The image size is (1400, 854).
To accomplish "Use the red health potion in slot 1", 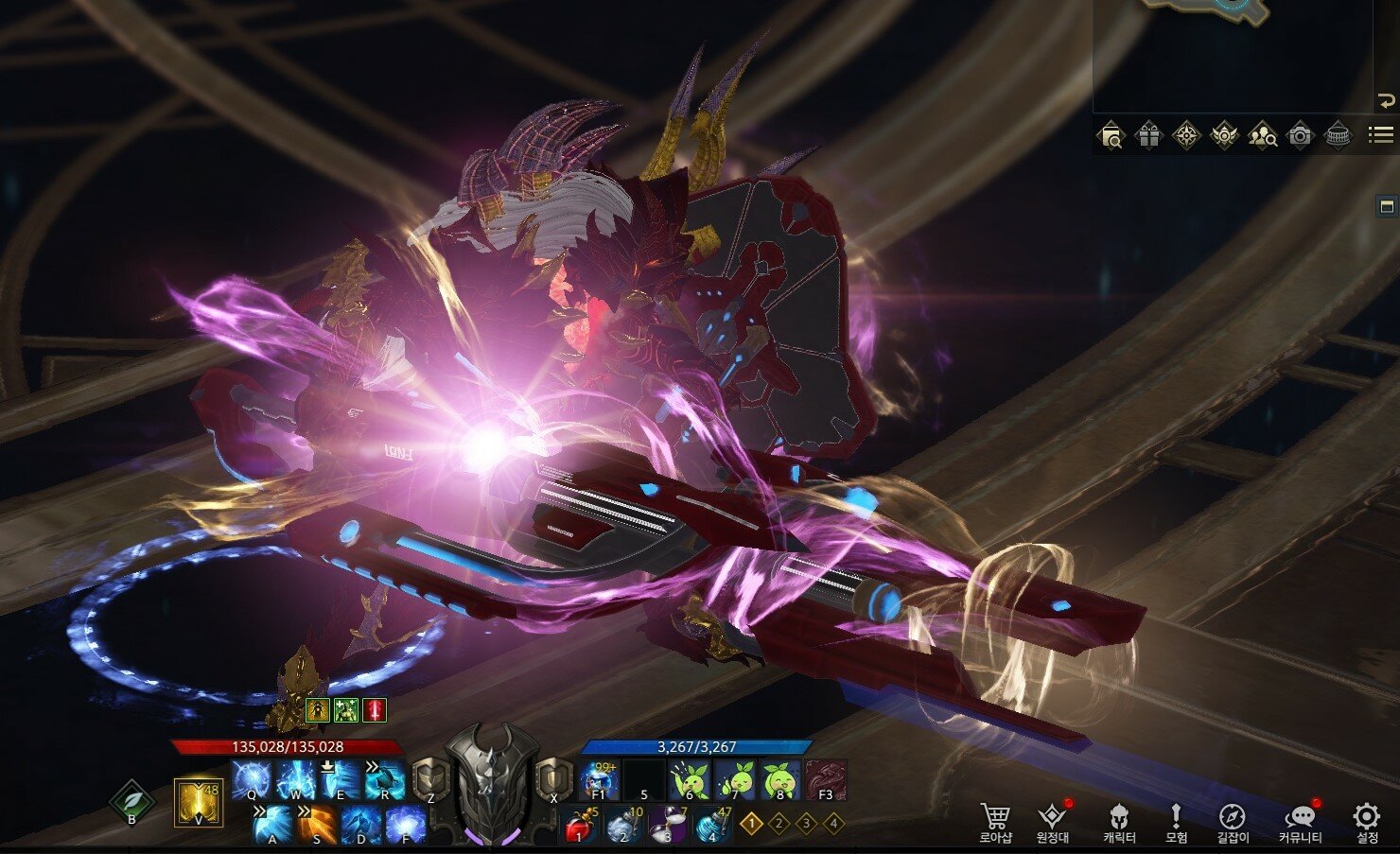I will coord(579,826).
